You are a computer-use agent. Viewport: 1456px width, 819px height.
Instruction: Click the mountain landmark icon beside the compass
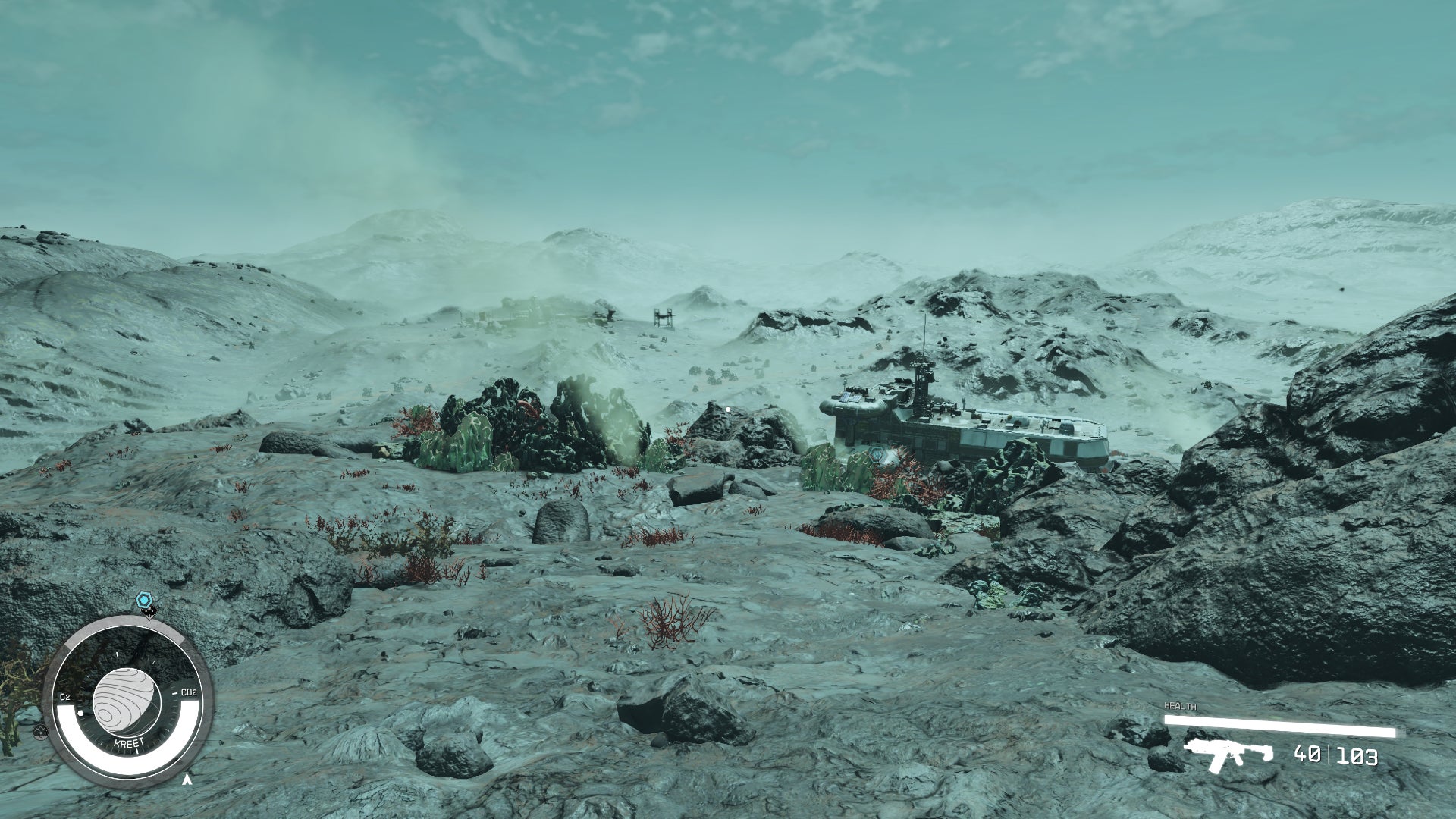tap(41, 732)
